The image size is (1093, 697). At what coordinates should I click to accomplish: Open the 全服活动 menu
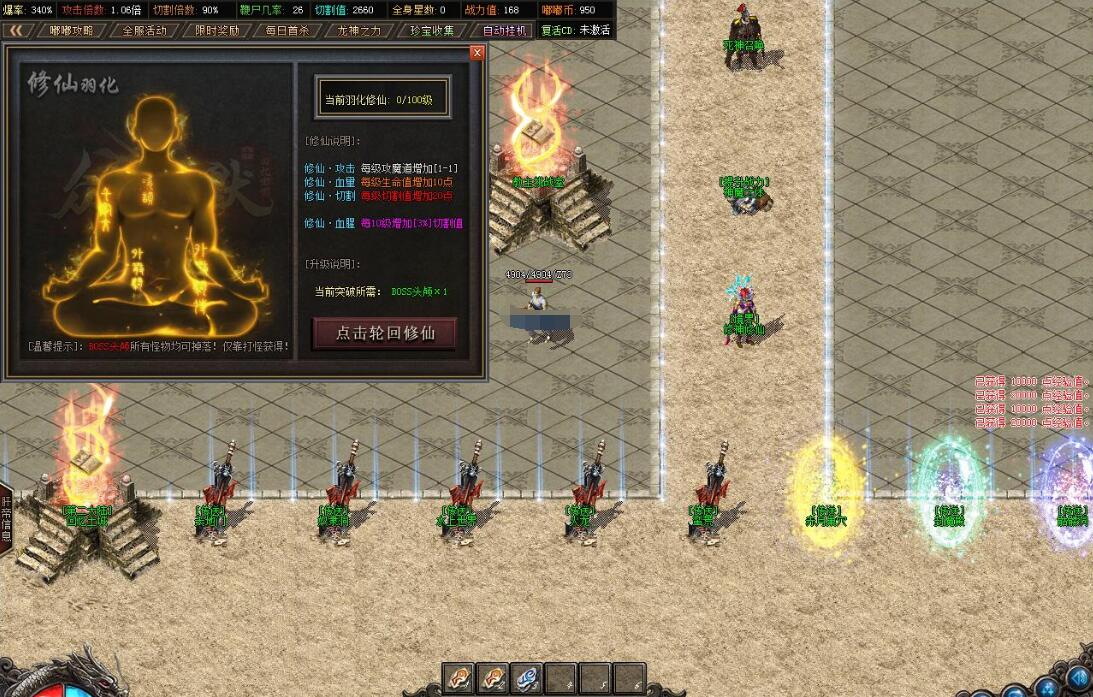coord(144,30)
